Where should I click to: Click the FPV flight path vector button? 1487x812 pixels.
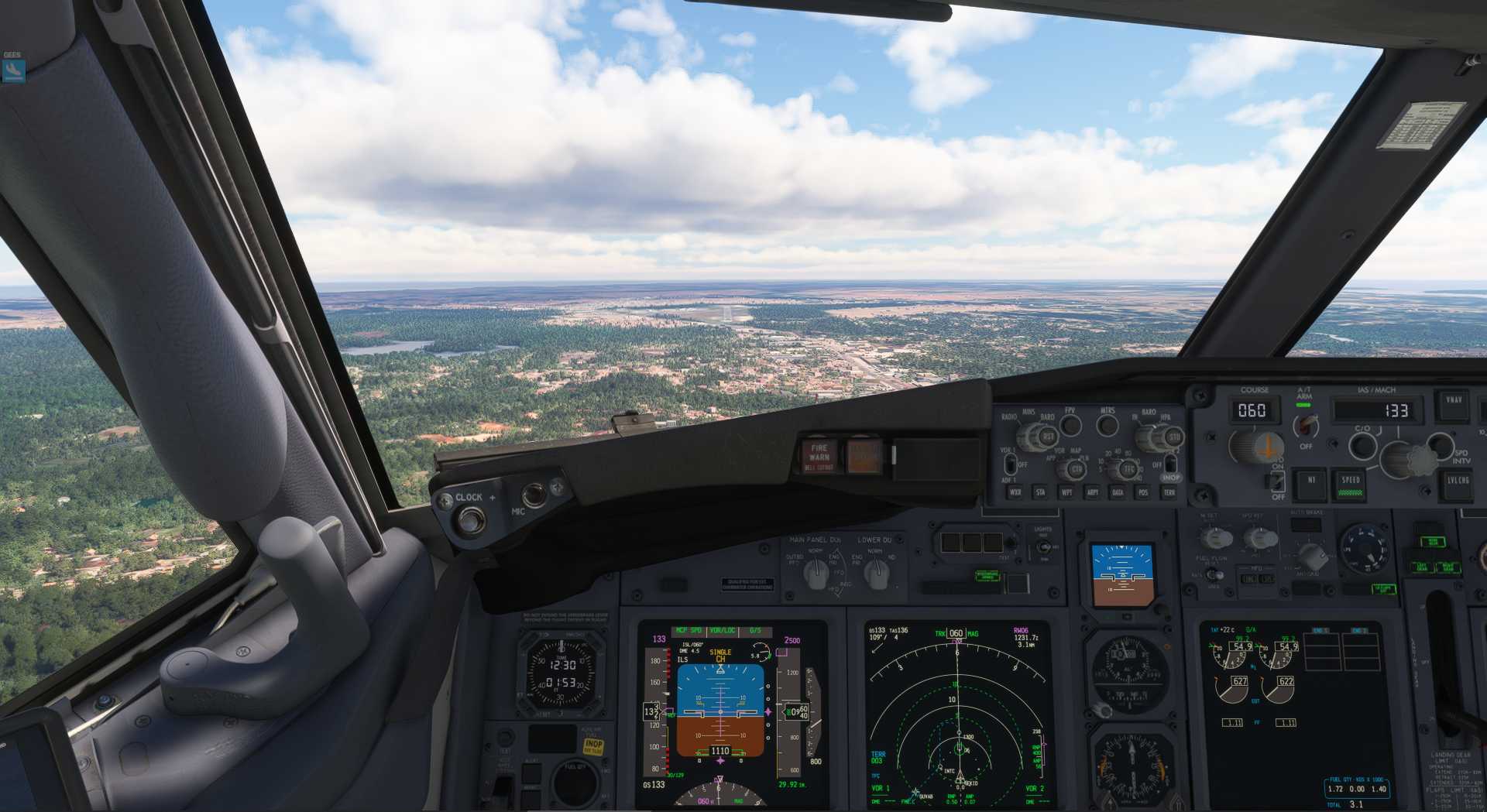(1070, 424)
